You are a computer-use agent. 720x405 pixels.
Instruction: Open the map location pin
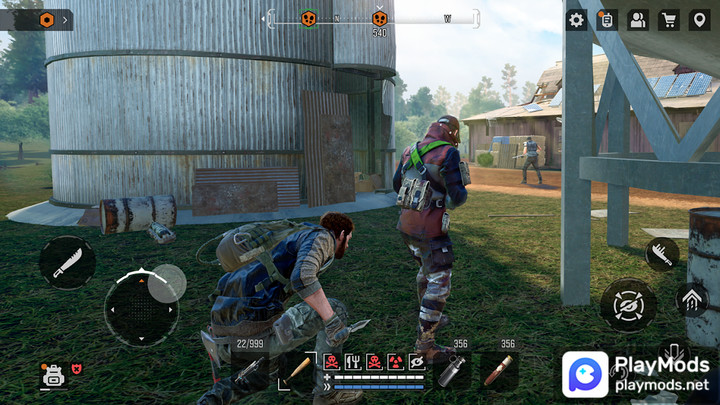(x=700, y=20)
